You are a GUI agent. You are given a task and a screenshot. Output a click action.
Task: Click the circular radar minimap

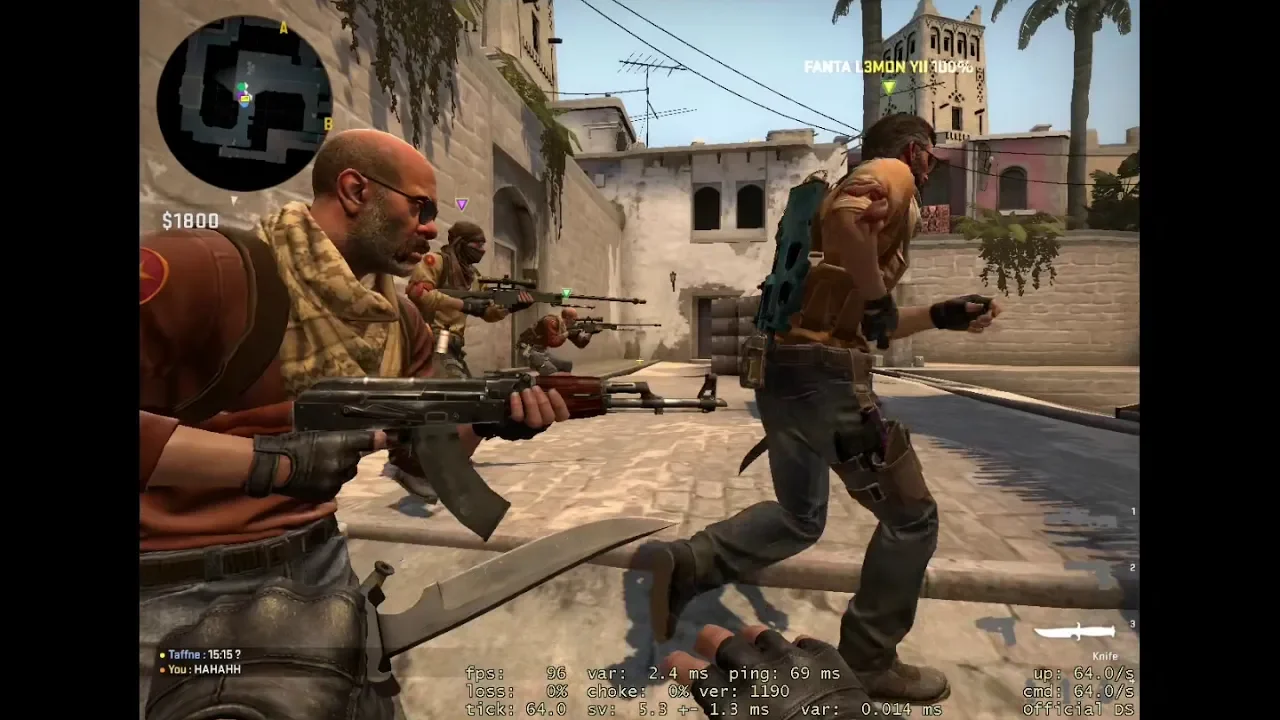244,103
